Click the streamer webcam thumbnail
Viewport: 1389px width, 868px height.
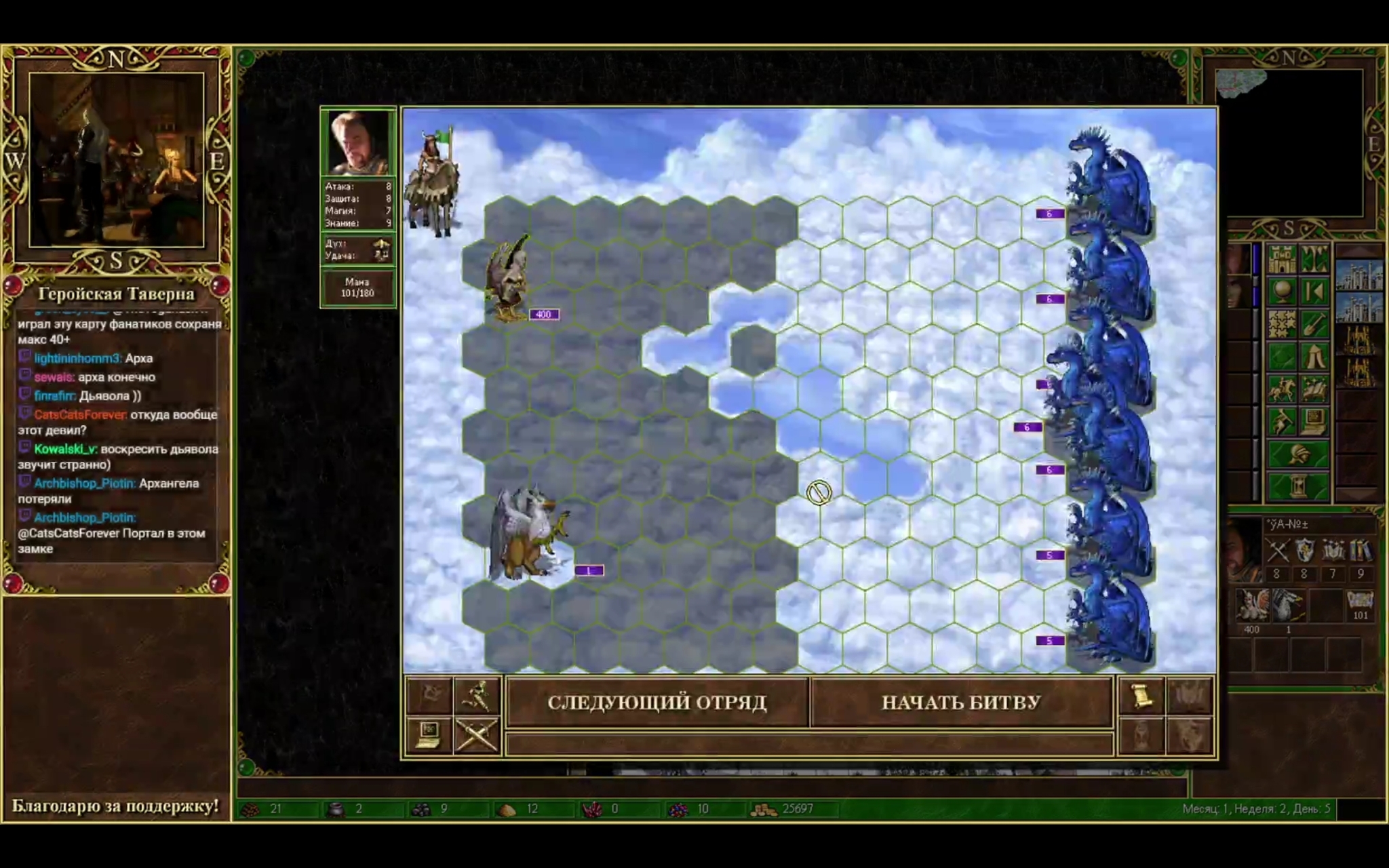116,160
